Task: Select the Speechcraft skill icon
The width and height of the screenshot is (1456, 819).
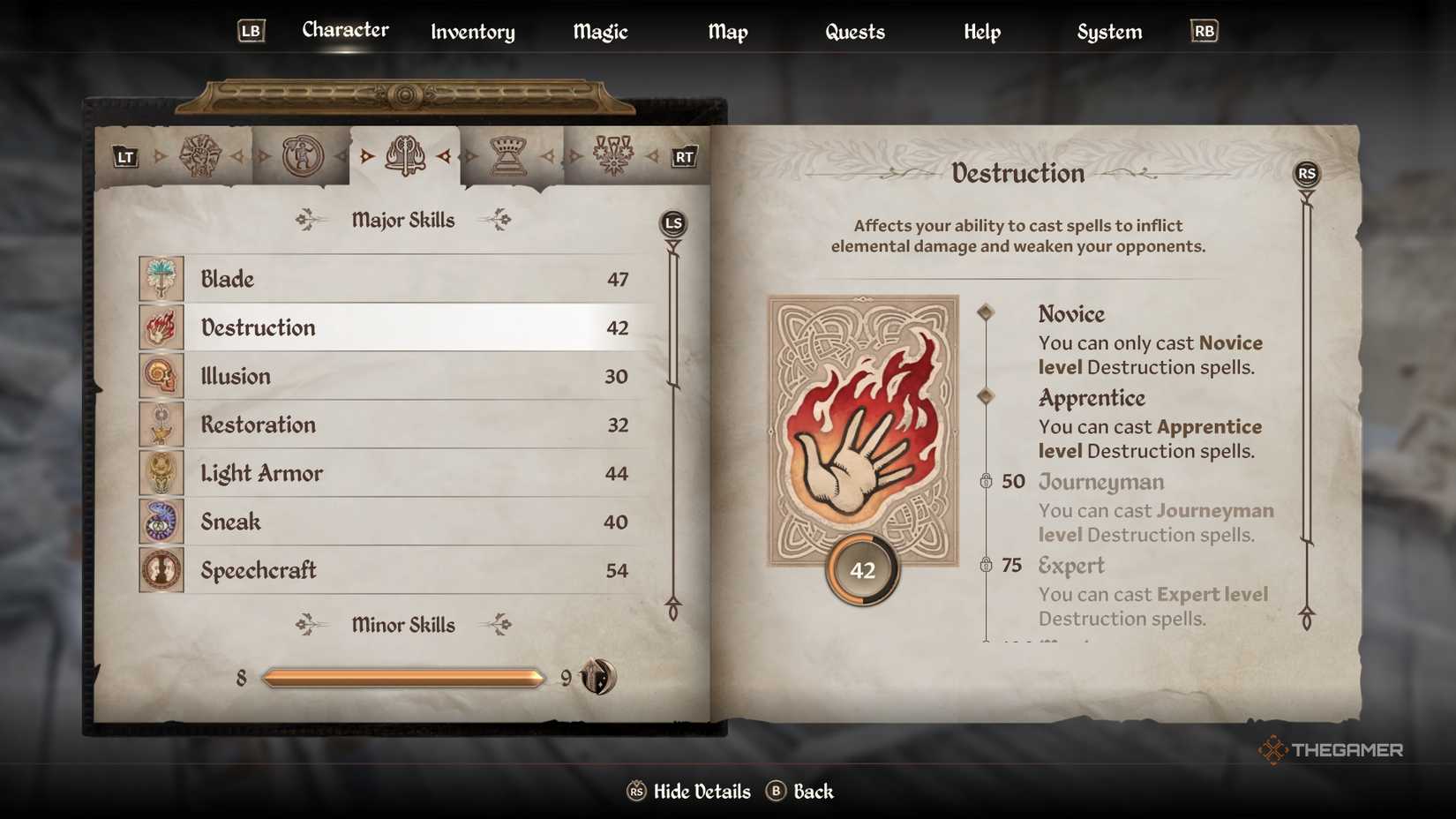Action: (x=161, y=569)
